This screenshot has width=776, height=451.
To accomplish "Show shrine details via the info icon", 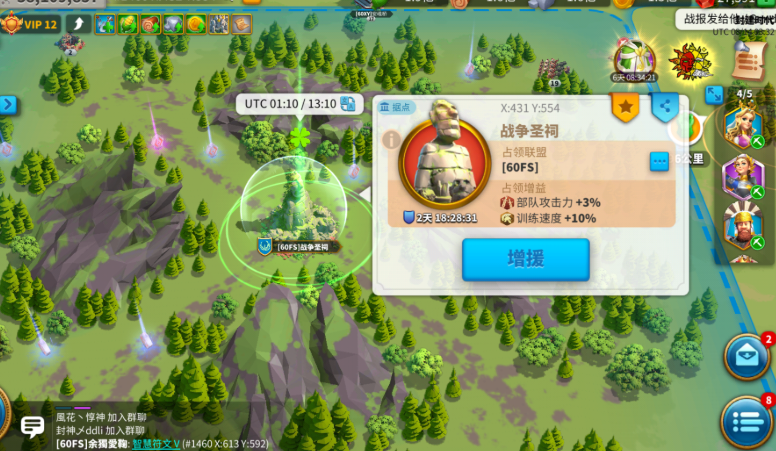I will click(x=391, y=139).
